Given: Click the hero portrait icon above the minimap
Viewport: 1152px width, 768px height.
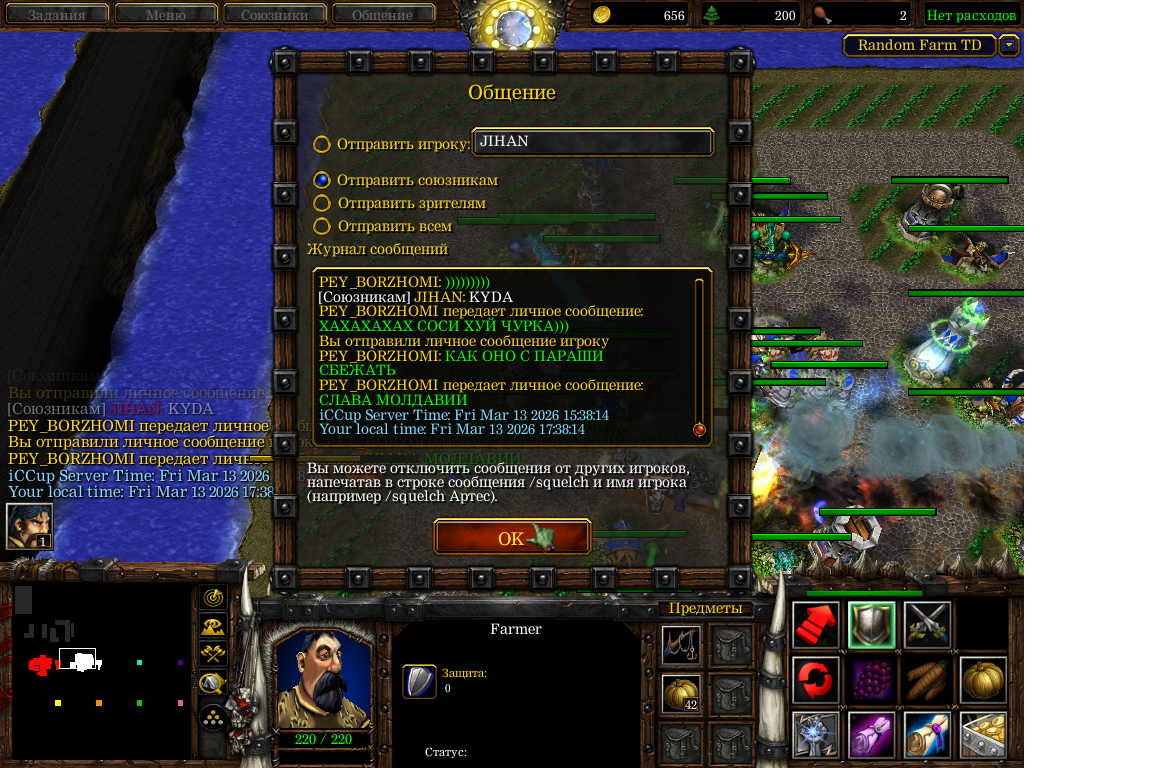Looking at the screenshot, I should click(x=29, y=526).
